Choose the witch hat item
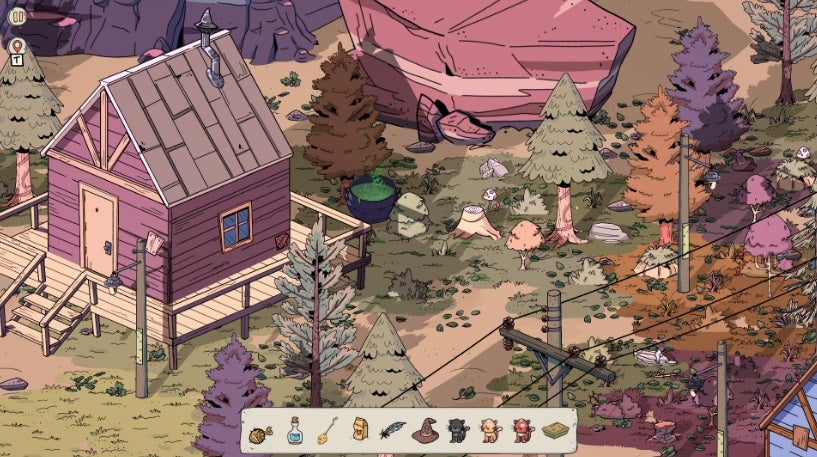 coord(424,431)
